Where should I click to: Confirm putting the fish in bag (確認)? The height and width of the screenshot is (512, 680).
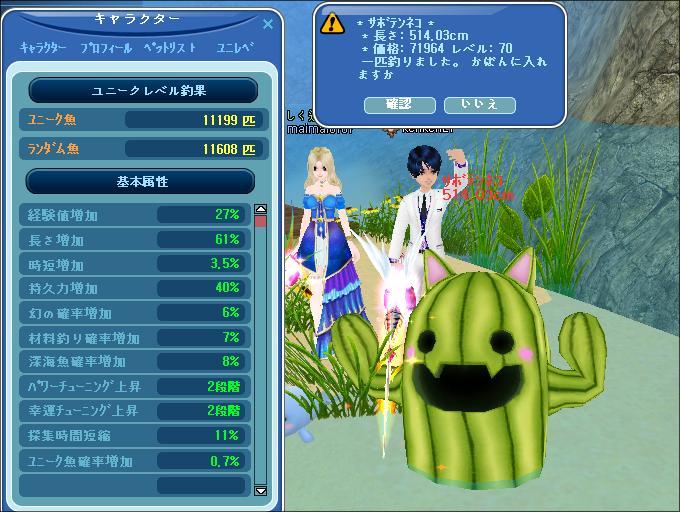click(398, 104)
